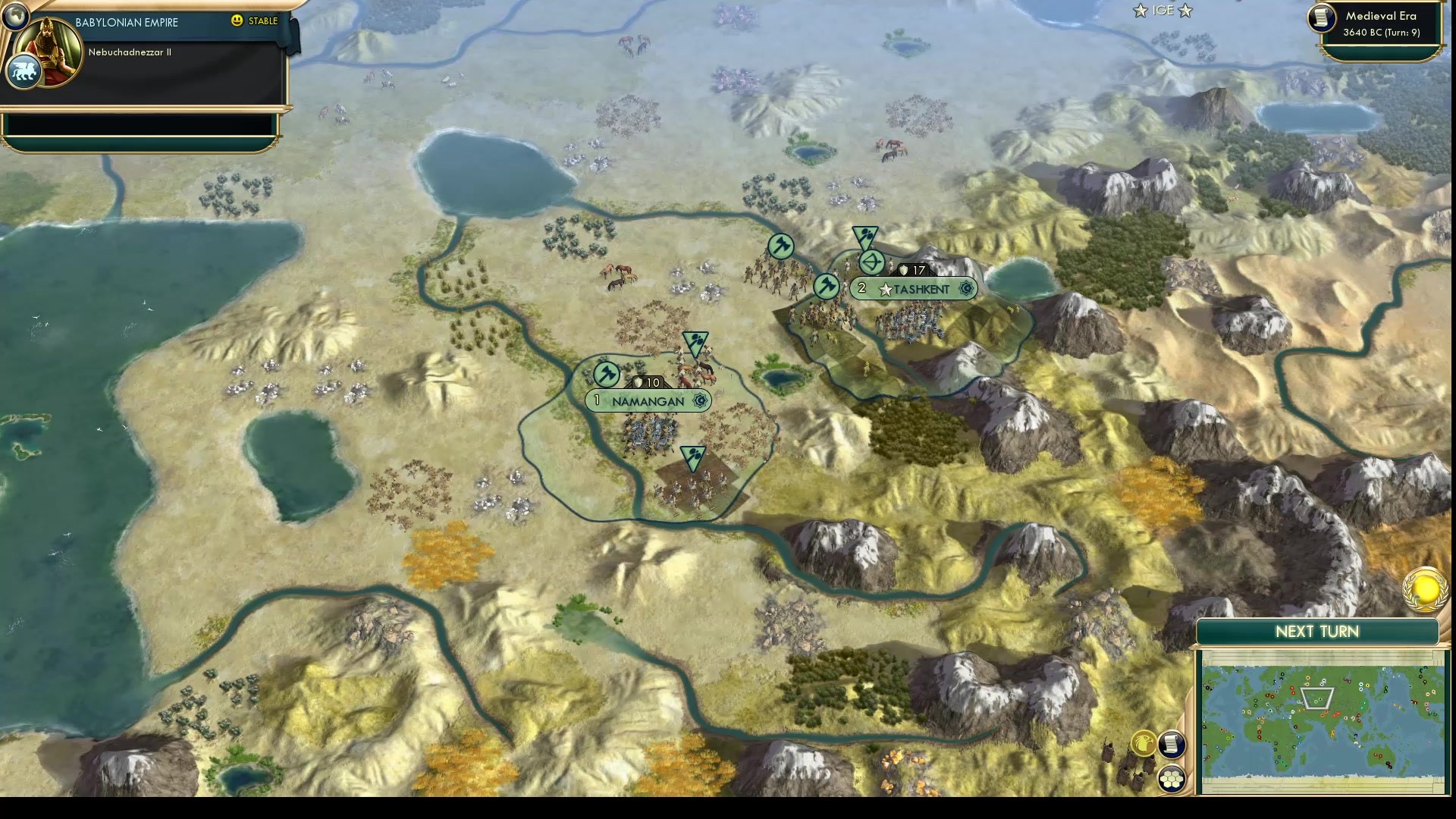This screenshot has width=1456, height=819.
Task: Click the Babylonian lion emblem on the leader panel
Action: pyautogui.click(x=25, y=71)
